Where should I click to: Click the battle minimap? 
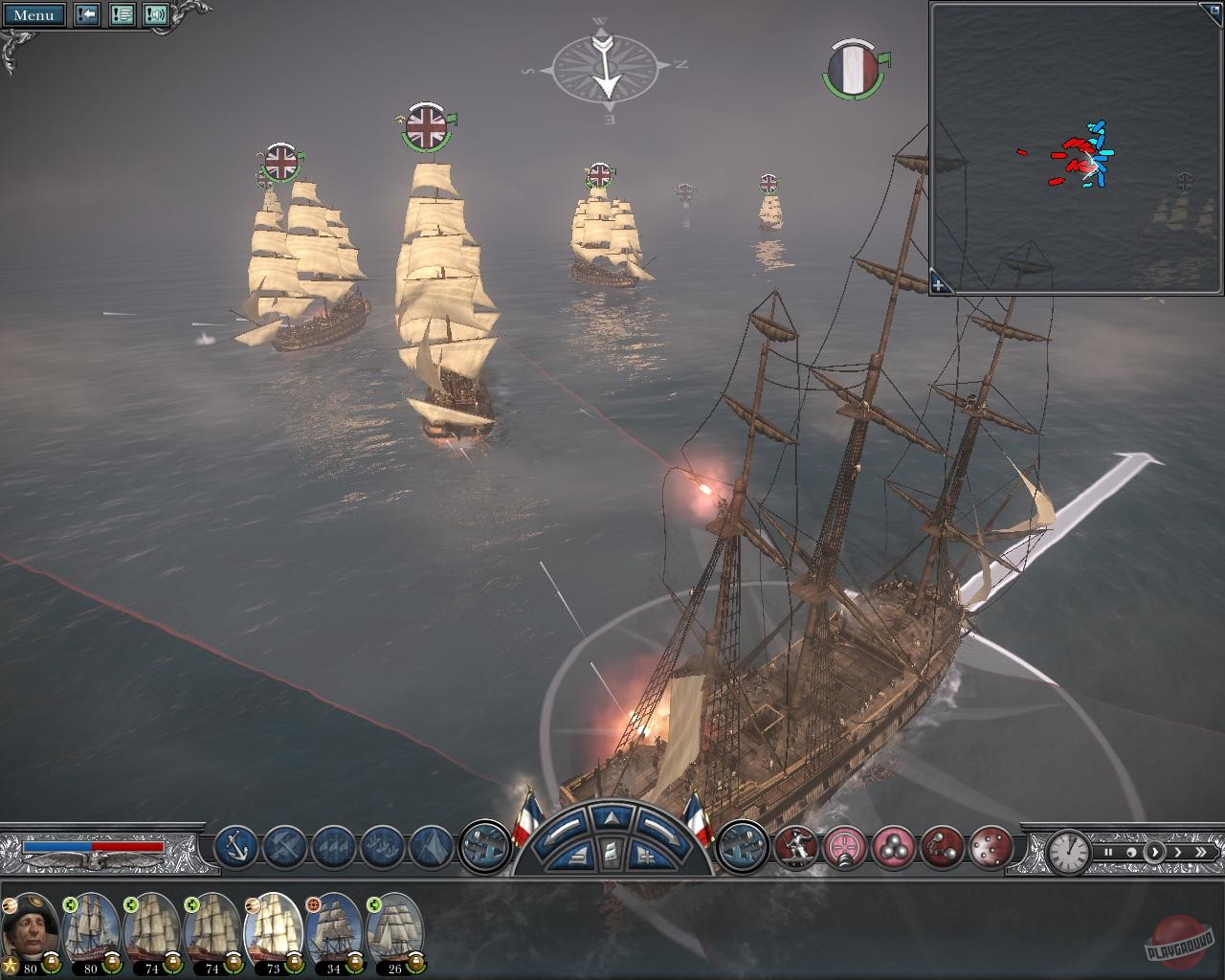[x=1076, y=148]
